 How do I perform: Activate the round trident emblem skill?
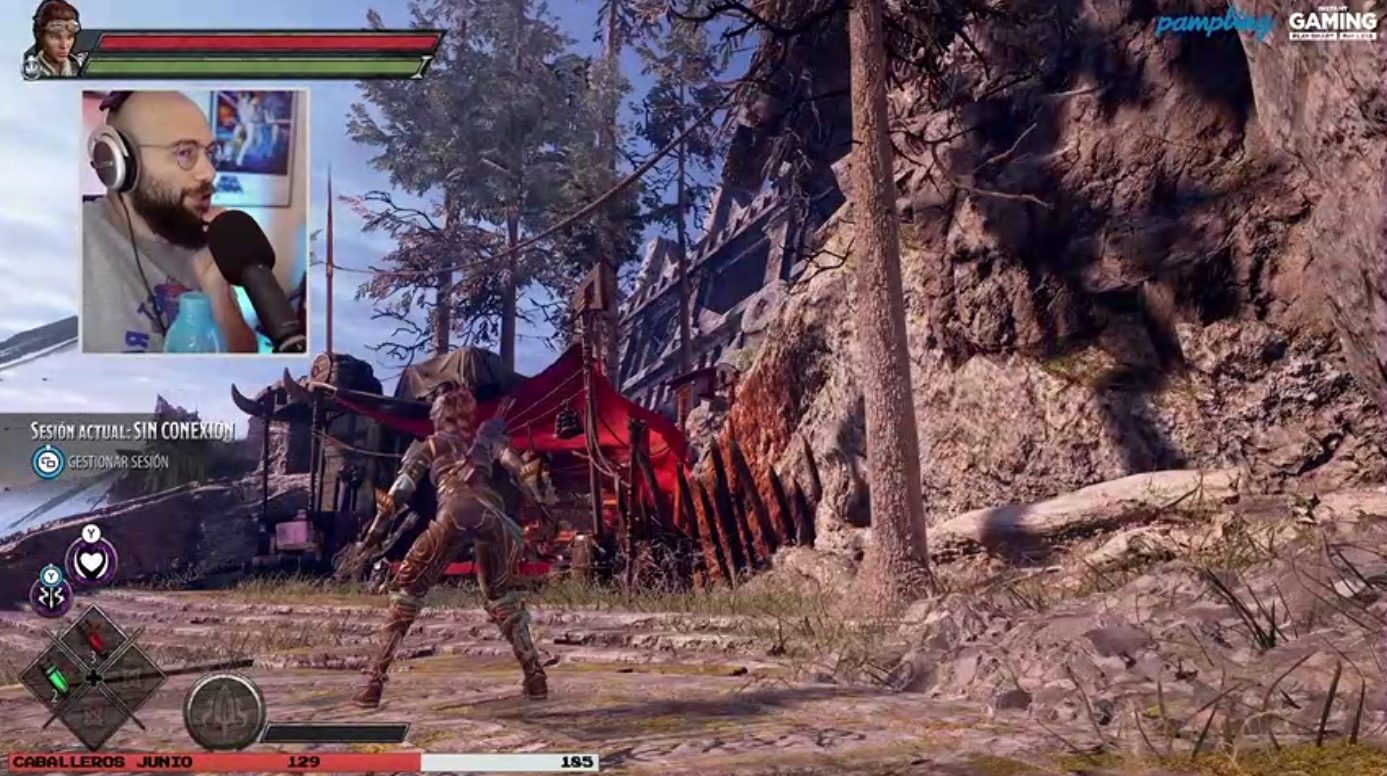224,711
